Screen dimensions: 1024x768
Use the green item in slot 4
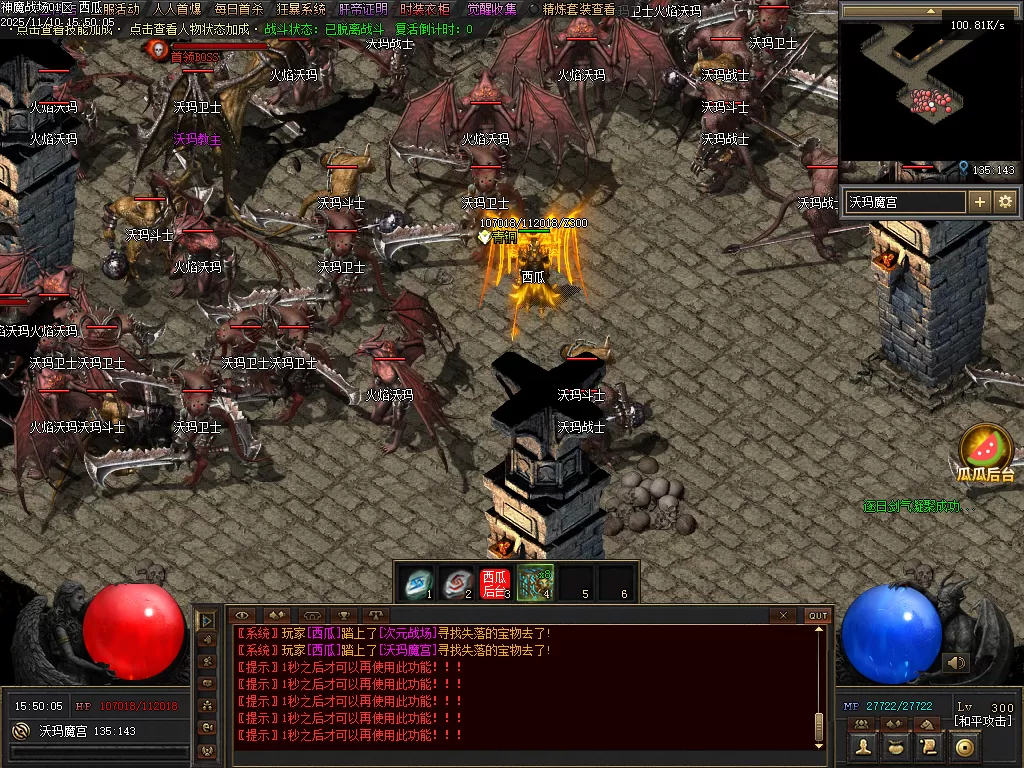[x=535, y=581]
